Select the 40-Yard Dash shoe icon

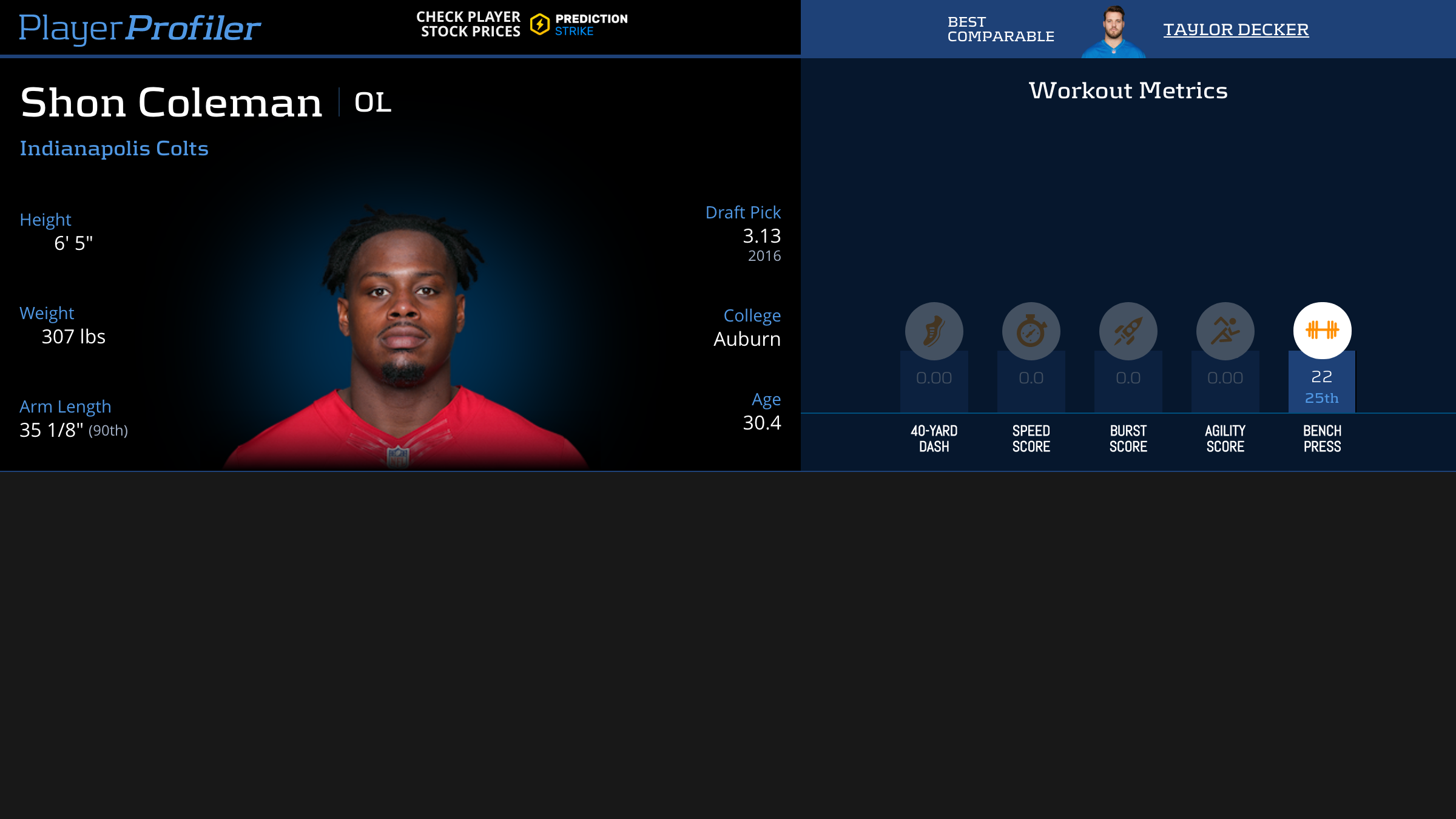click(934, 331)
